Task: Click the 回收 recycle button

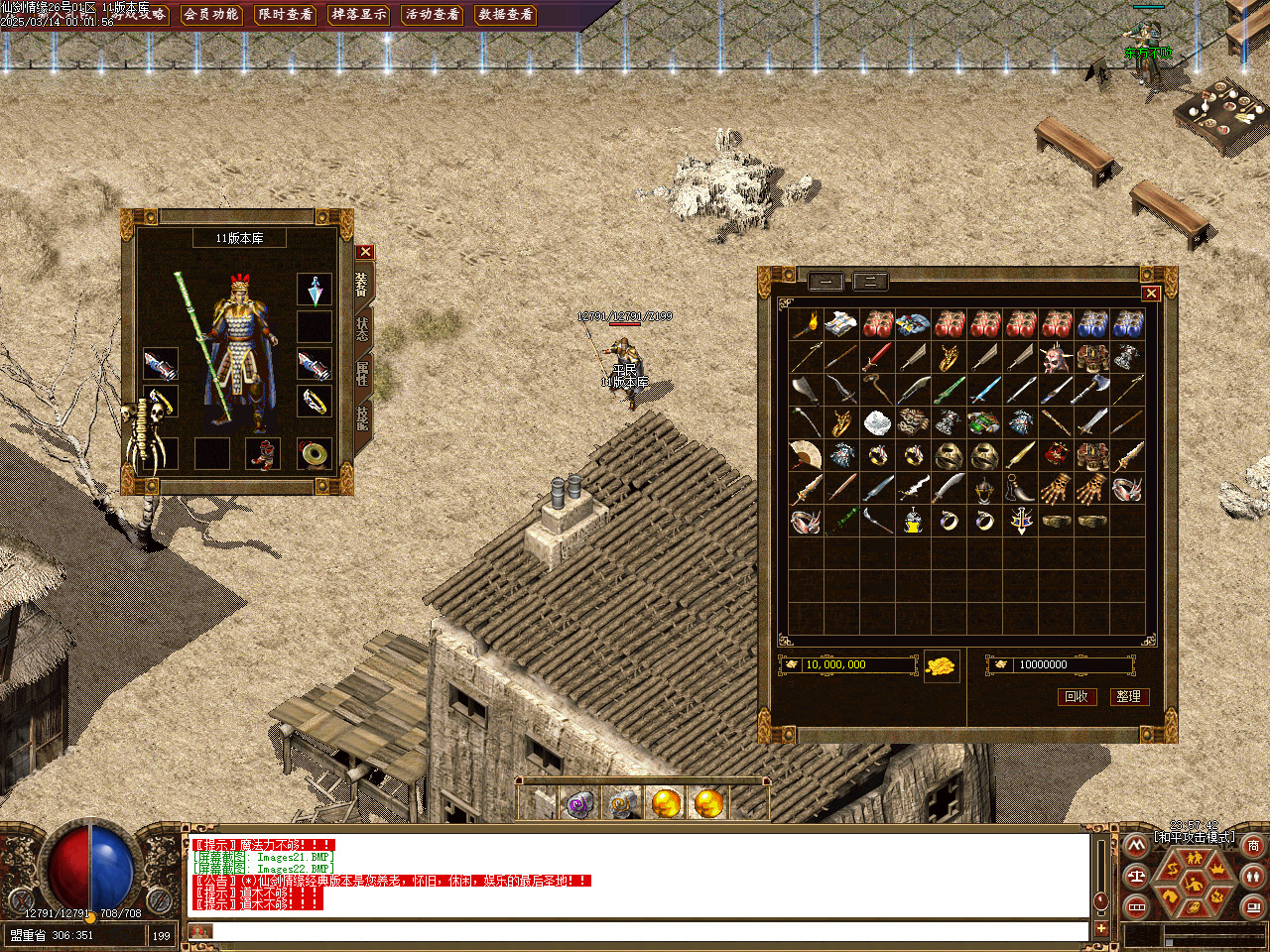Action: [x=1077, y=696]
